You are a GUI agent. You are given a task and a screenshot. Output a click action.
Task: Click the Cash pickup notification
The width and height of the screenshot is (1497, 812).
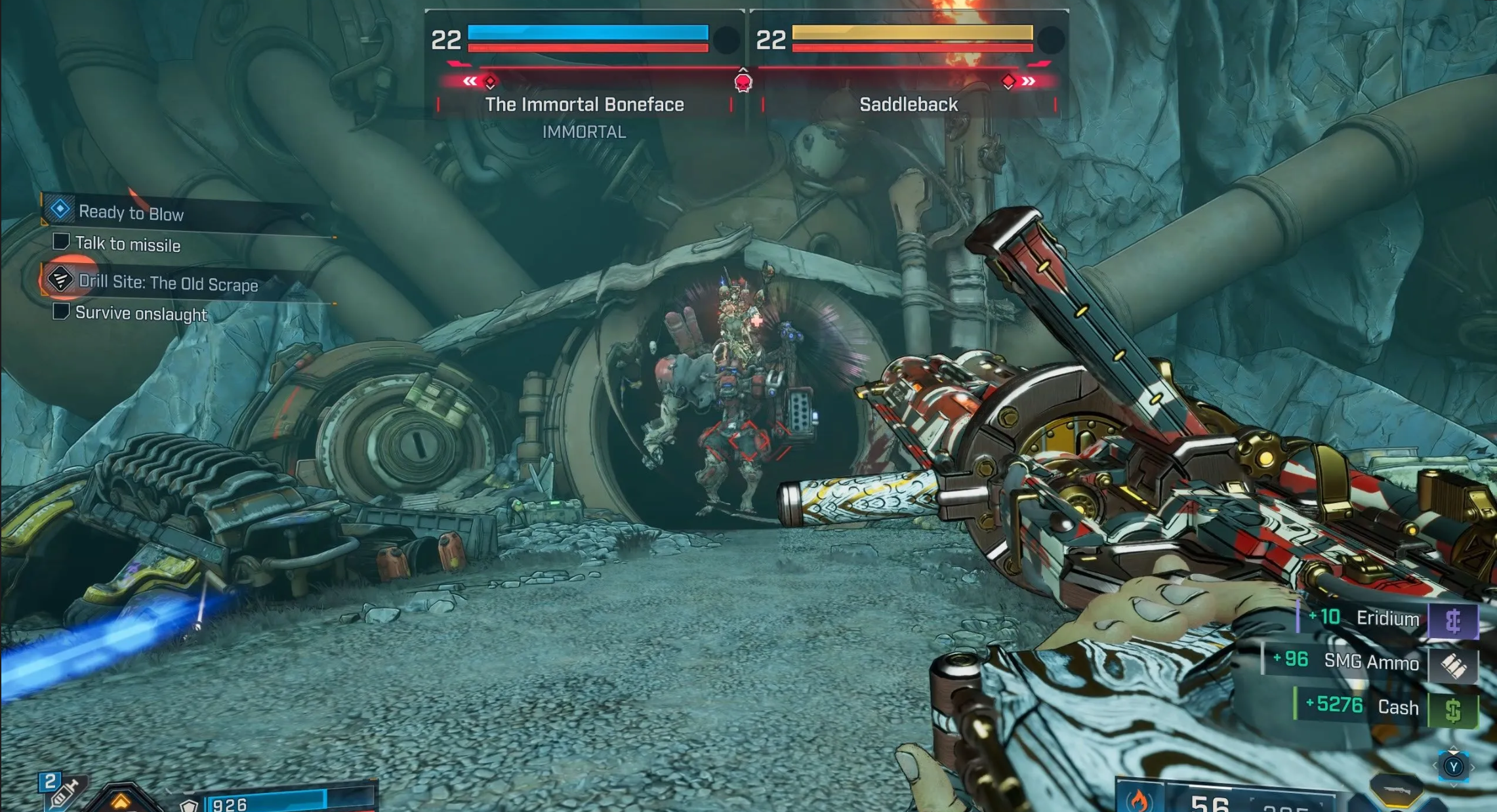coord(1385,707)
